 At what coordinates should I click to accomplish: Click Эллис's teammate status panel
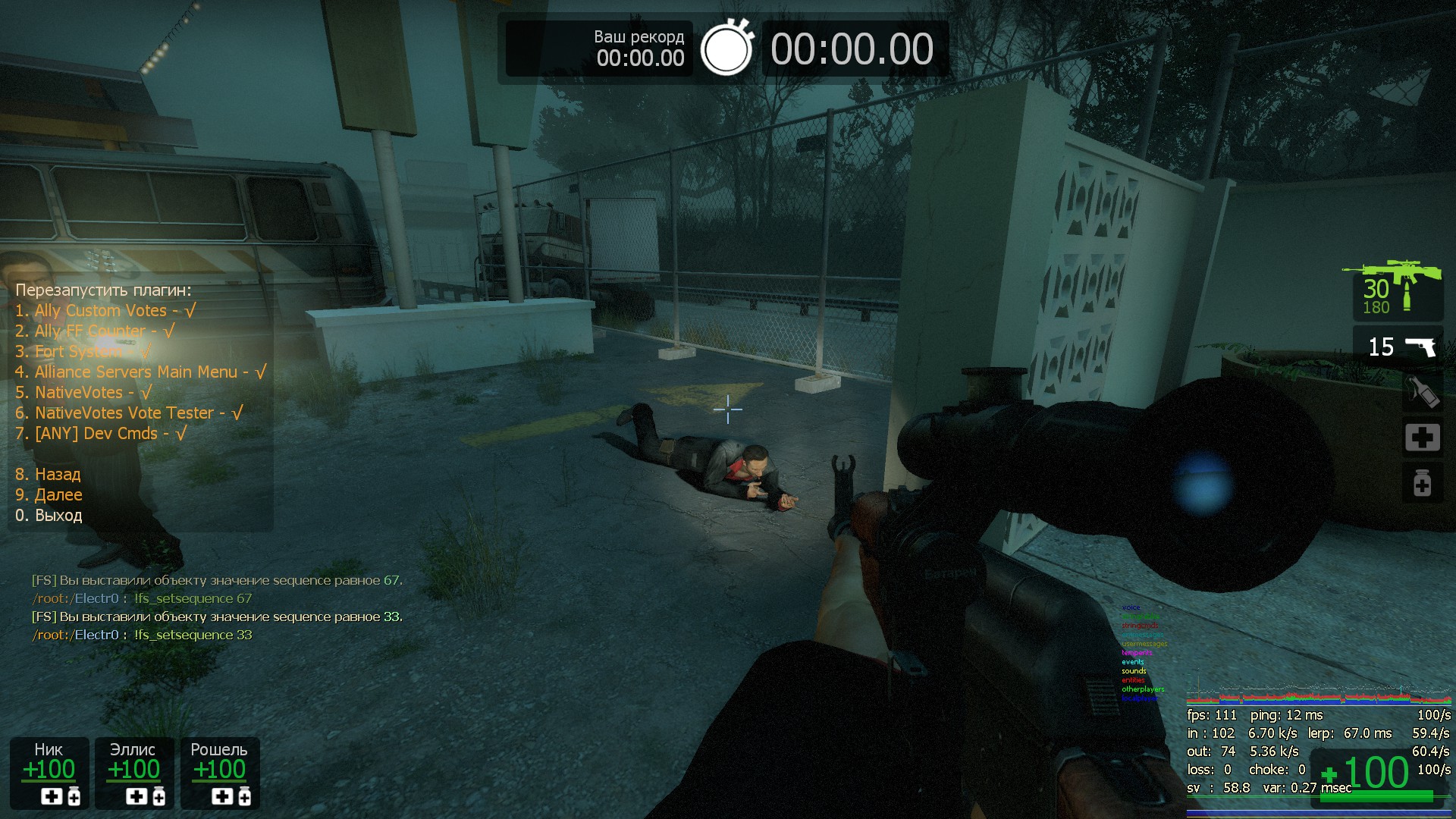point(134,773)
